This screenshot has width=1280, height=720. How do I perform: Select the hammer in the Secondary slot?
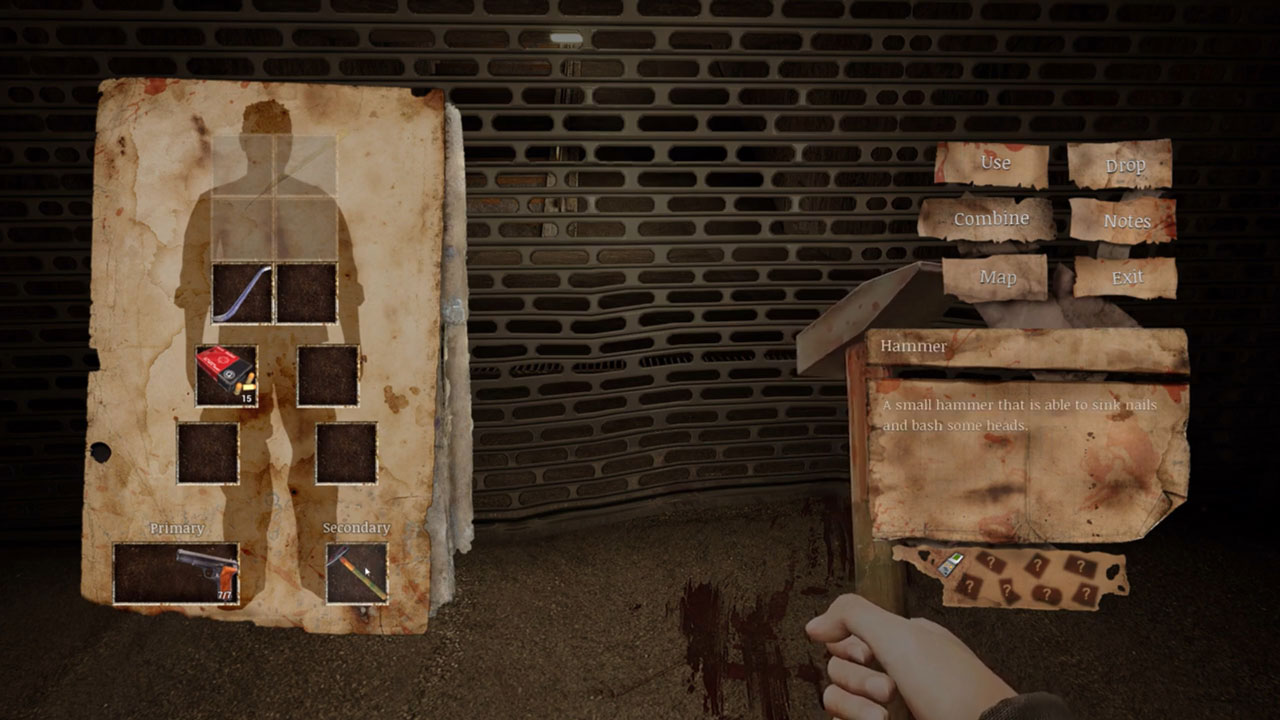coord(357,573)
